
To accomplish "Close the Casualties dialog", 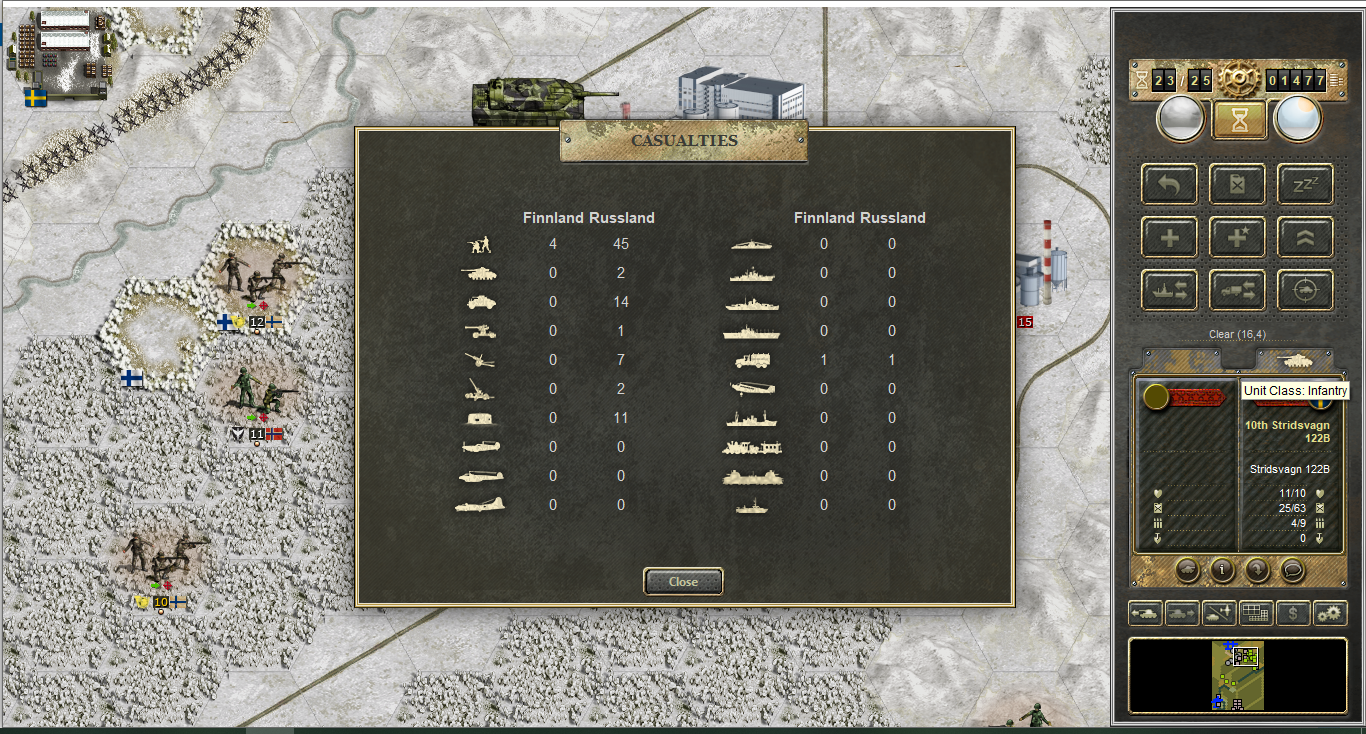I will point(683,581).
